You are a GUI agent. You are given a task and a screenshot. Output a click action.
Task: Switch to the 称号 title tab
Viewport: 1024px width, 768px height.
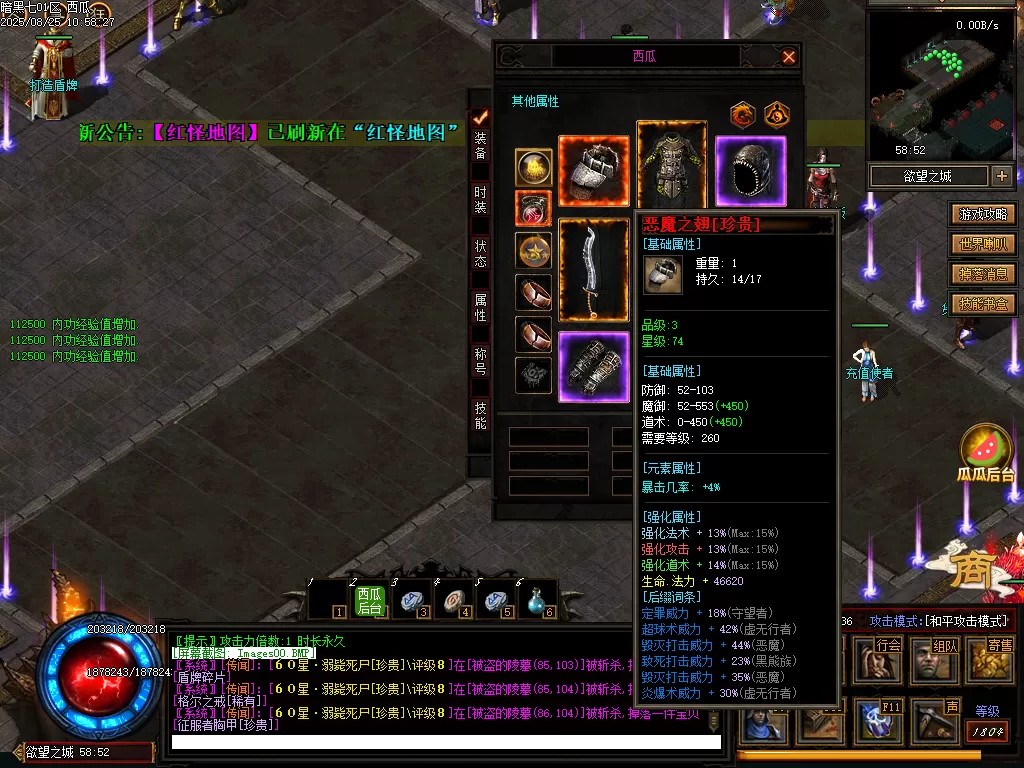(481, 361)
